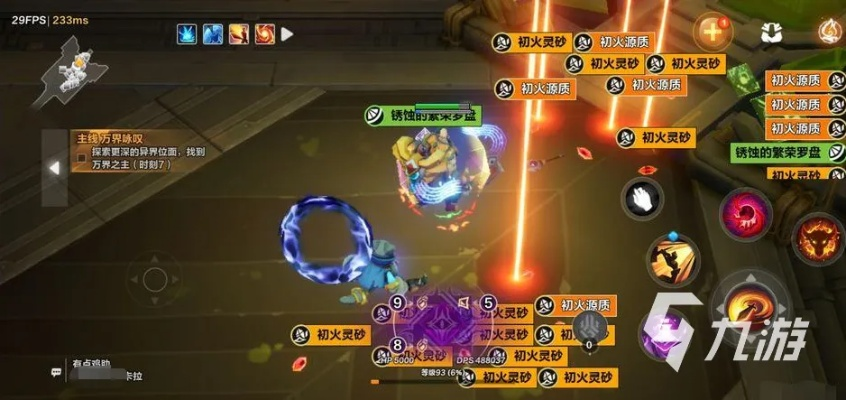
Task: Open the orange flame swirl icon in corner
Action: [829, 30]
